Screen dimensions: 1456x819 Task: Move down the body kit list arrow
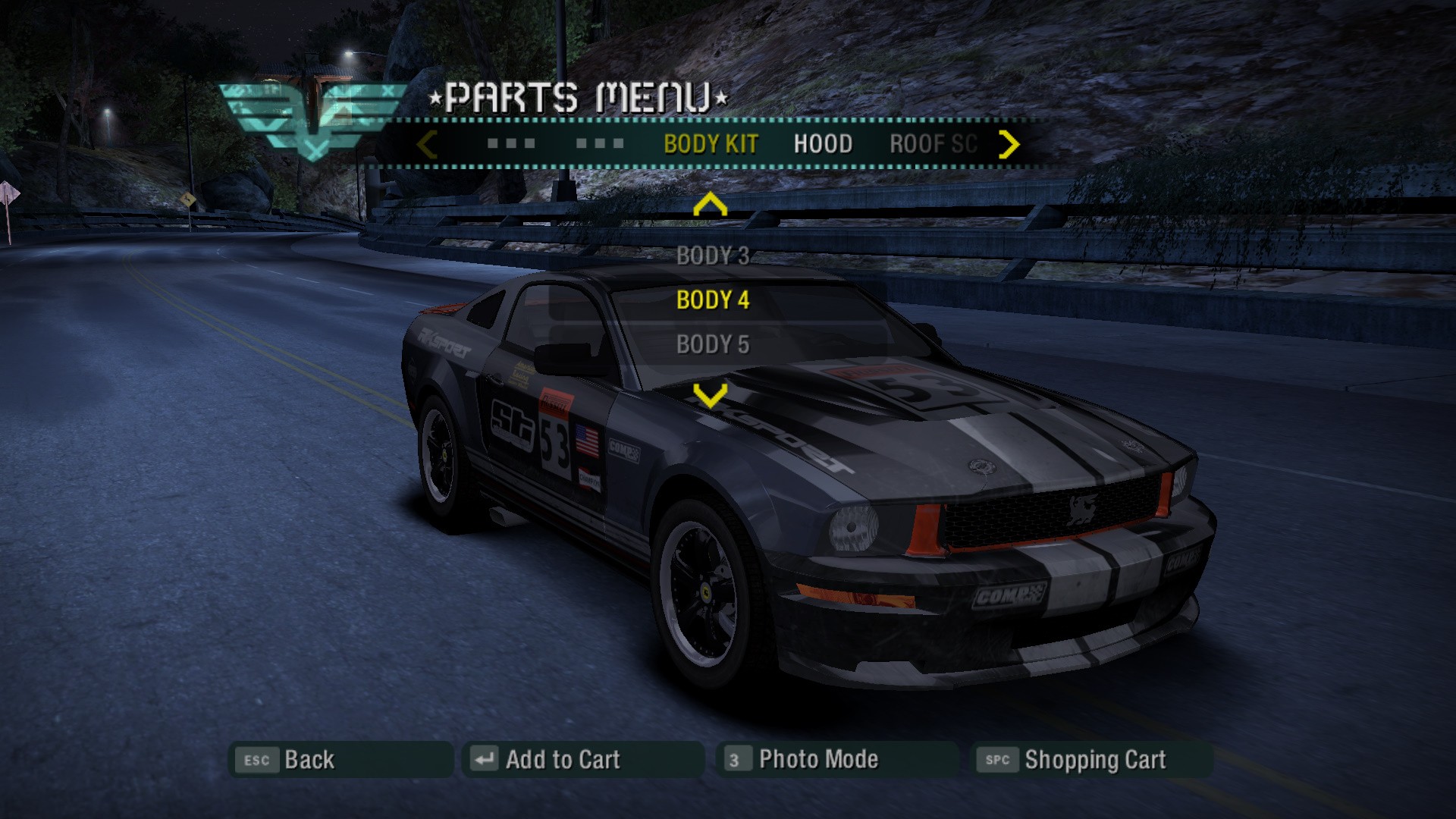point(710,395)
